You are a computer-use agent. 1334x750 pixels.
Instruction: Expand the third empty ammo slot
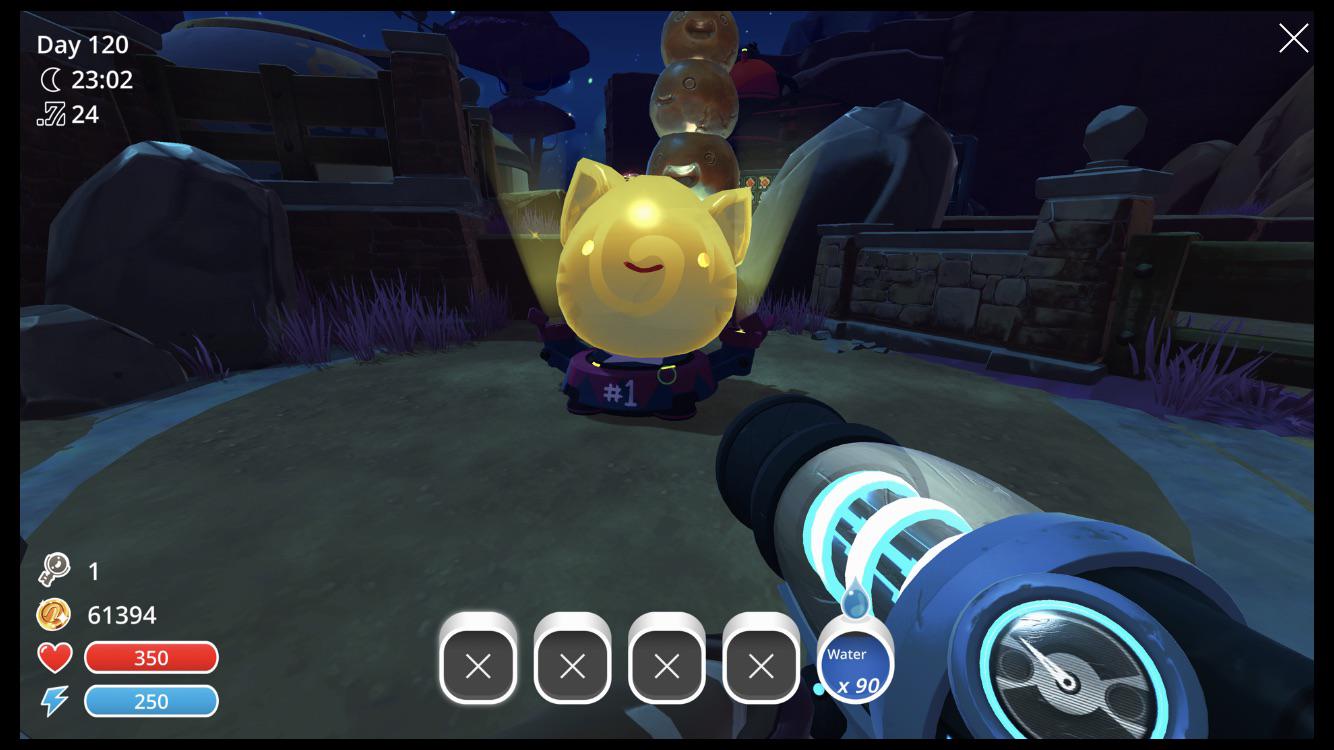(667, 663)
